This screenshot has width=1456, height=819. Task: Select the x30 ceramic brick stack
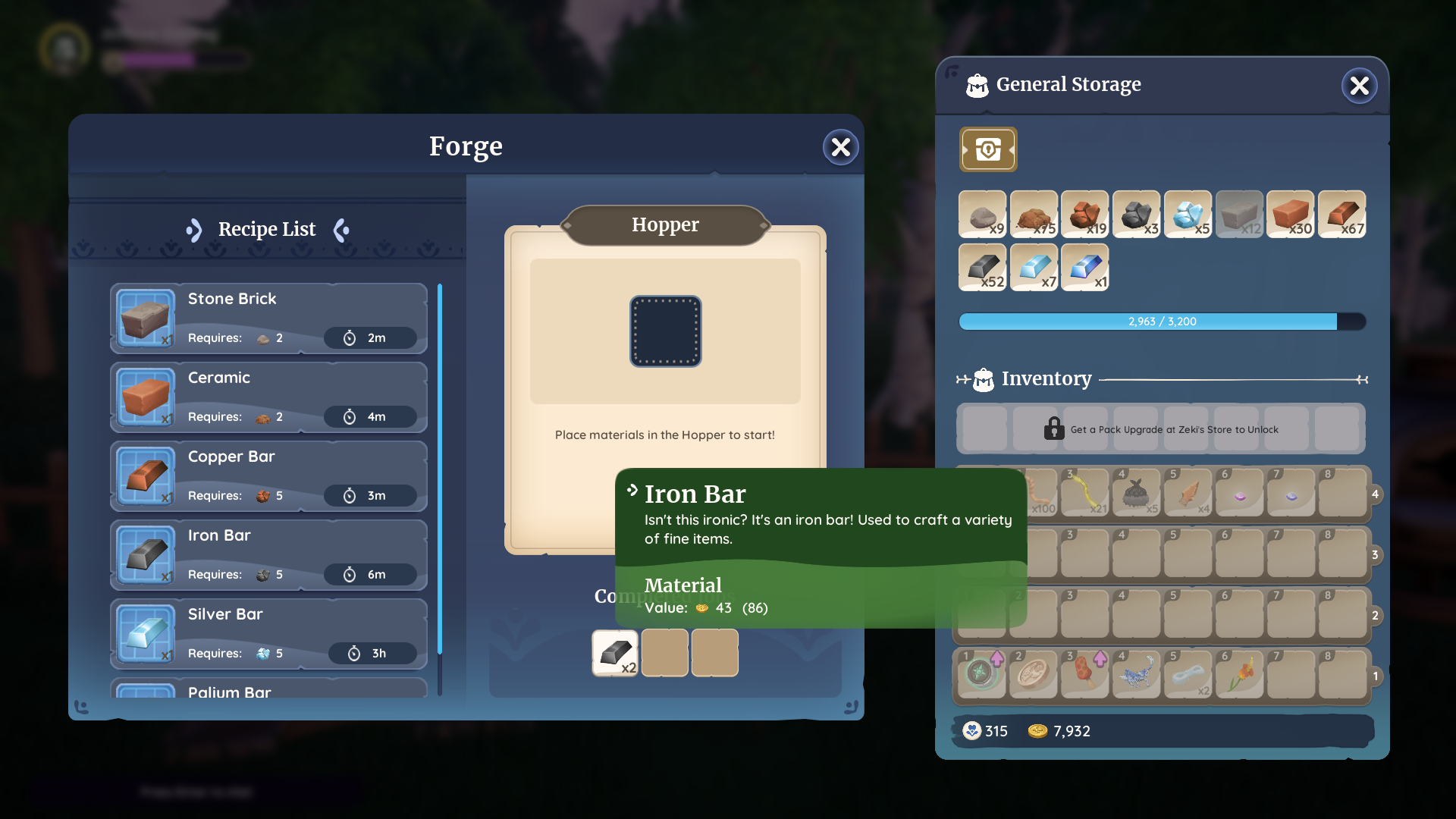[1290, 215]
